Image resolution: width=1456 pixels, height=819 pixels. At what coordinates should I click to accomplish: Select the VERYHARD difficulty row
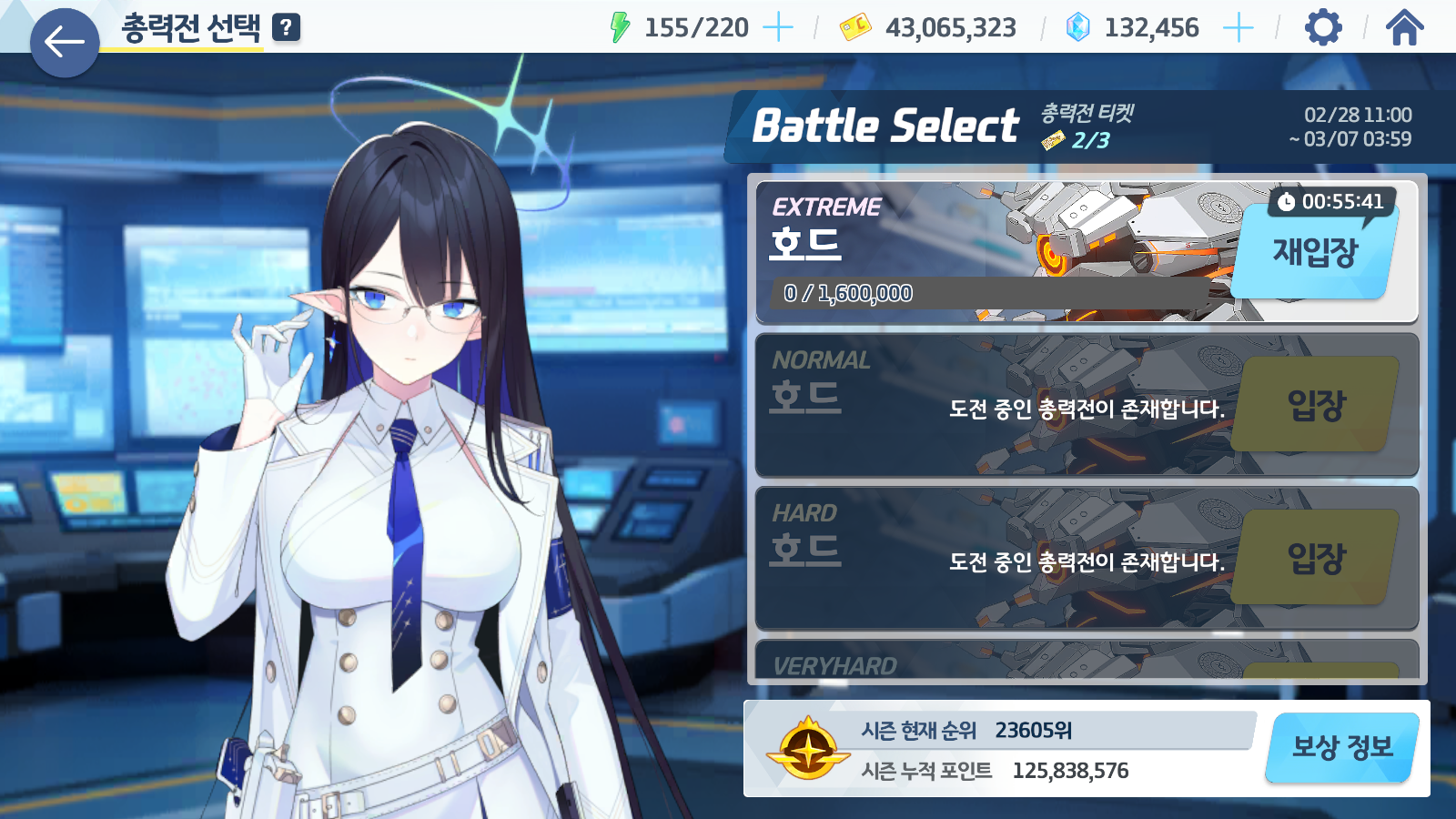(x=1001, y=662)
